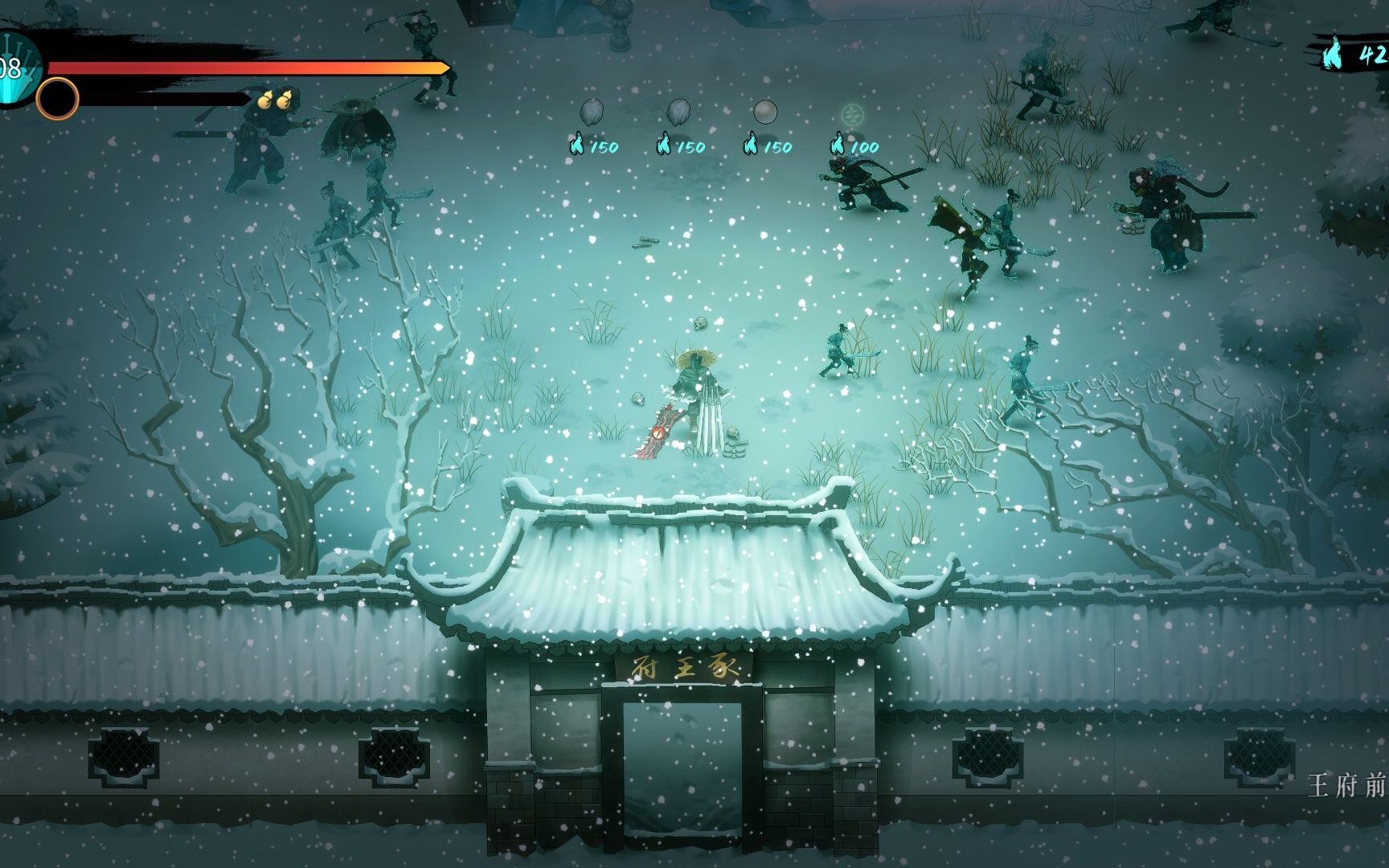Click the smooth grey orb priced at 150
This screenshot has height=868, width=1389.
point(765,112)
